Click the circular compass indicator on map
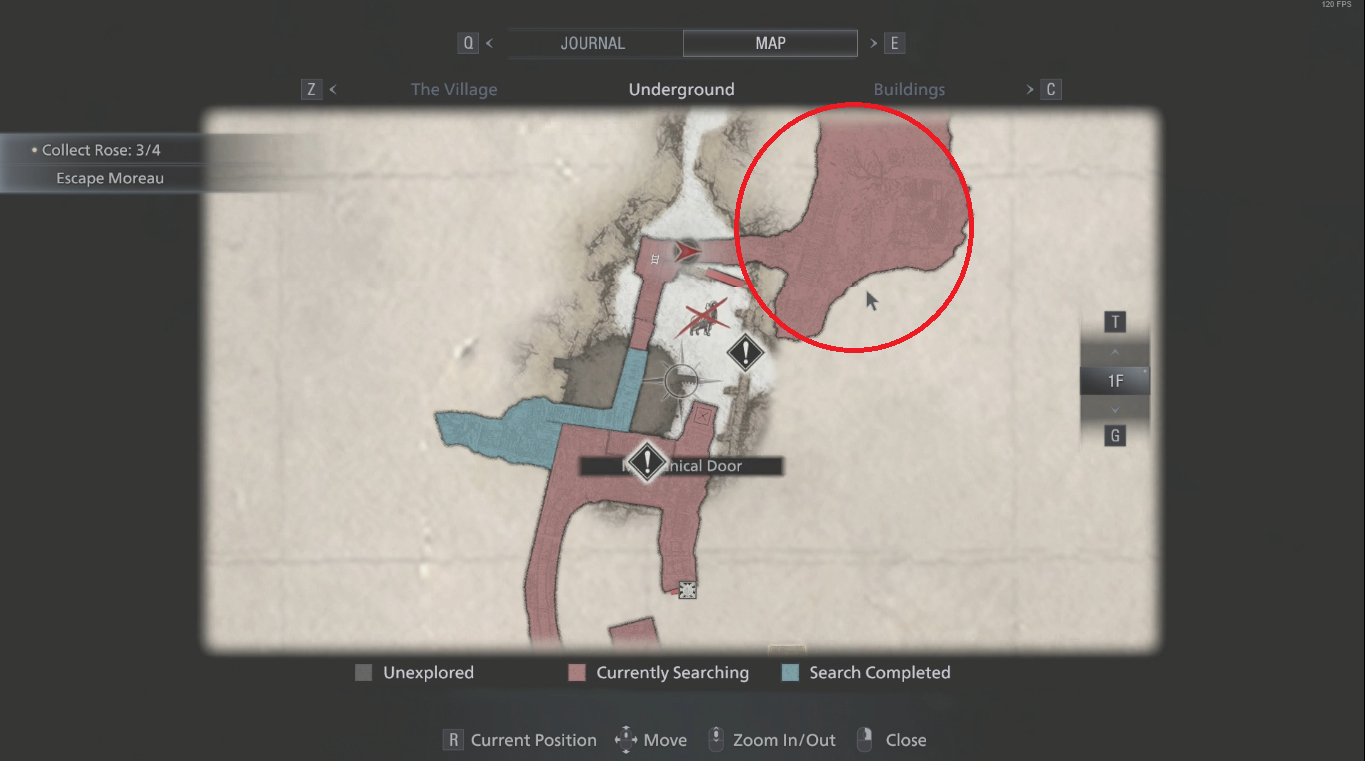The image size is (1365, 761). click(681, 381)
